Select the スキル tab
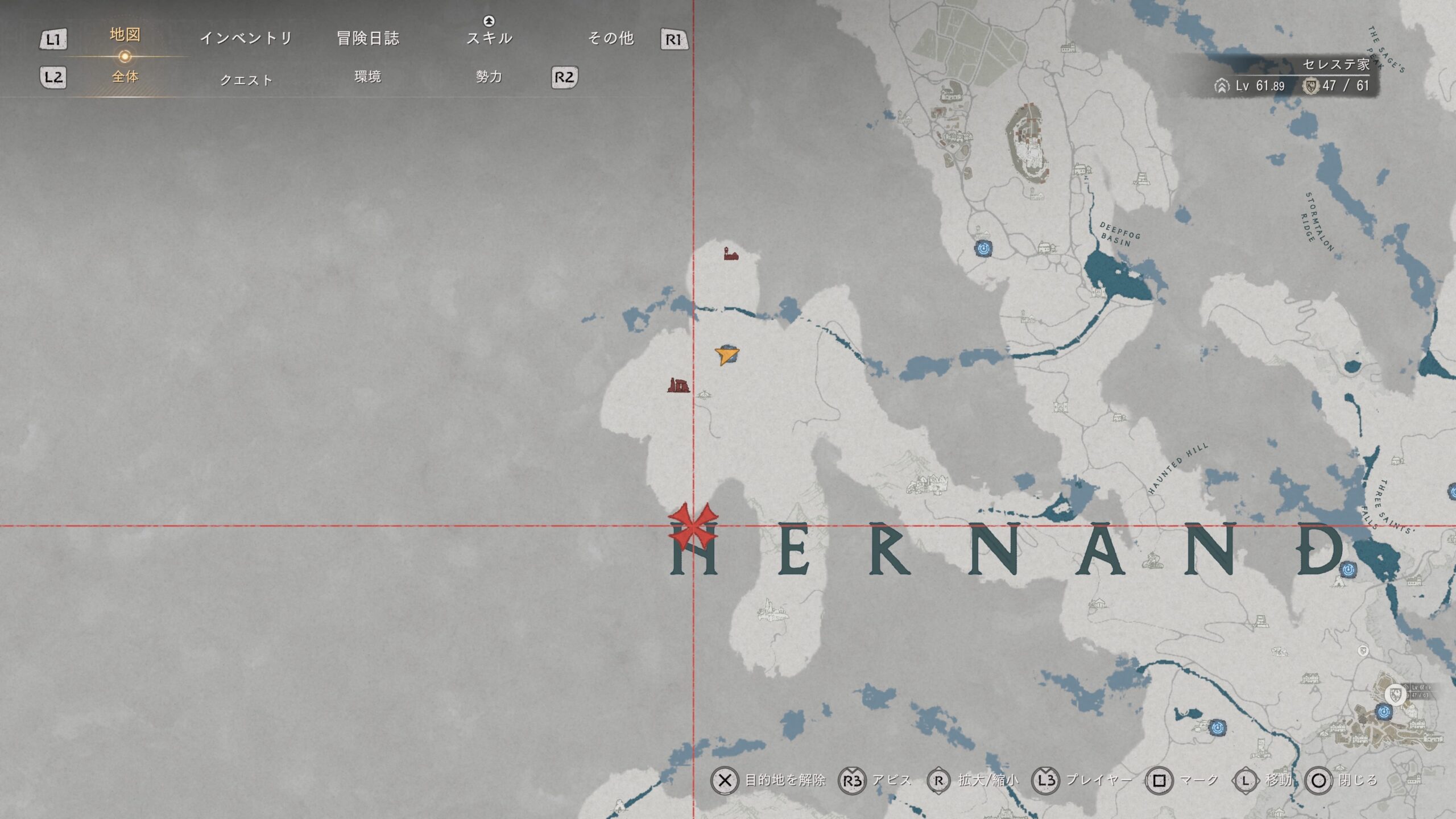The width and height of the screenshot is (1456, 819). click(x=489, y=38)
